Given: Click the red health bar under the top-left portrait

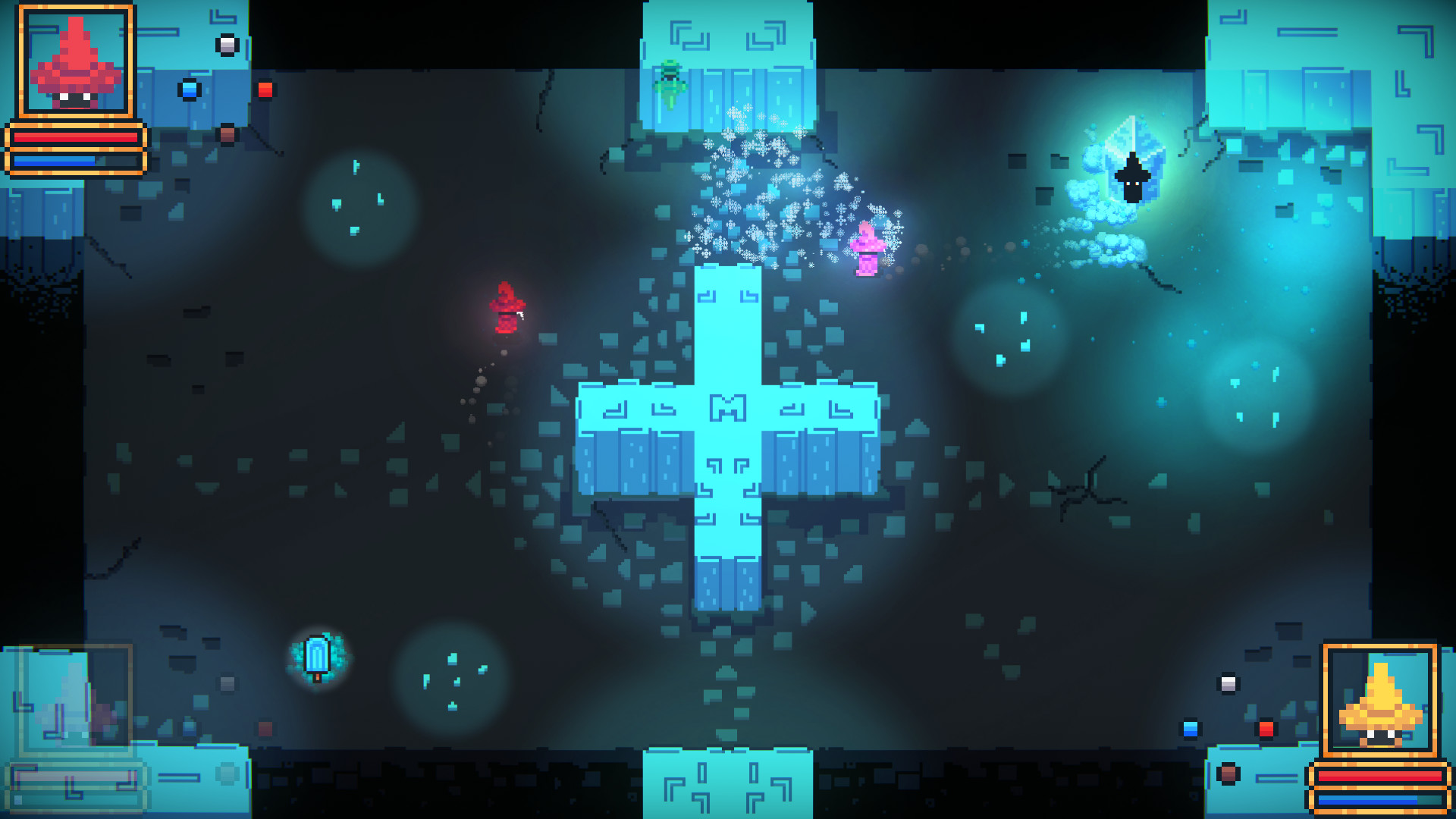Looking at the screenshot, I should coord(76,136).
